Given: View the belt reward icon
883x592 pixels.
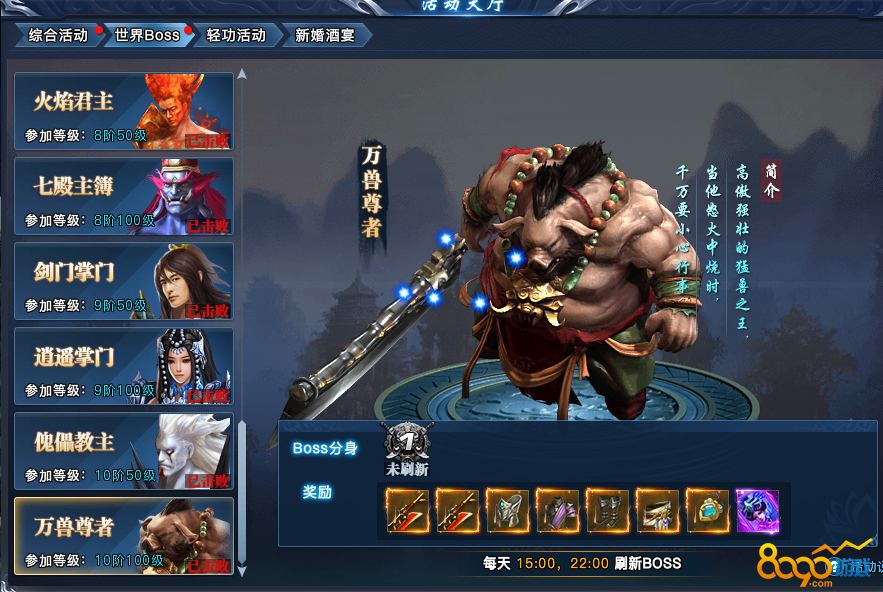Looking at the screenshot, I should click(x=658, y=511).
